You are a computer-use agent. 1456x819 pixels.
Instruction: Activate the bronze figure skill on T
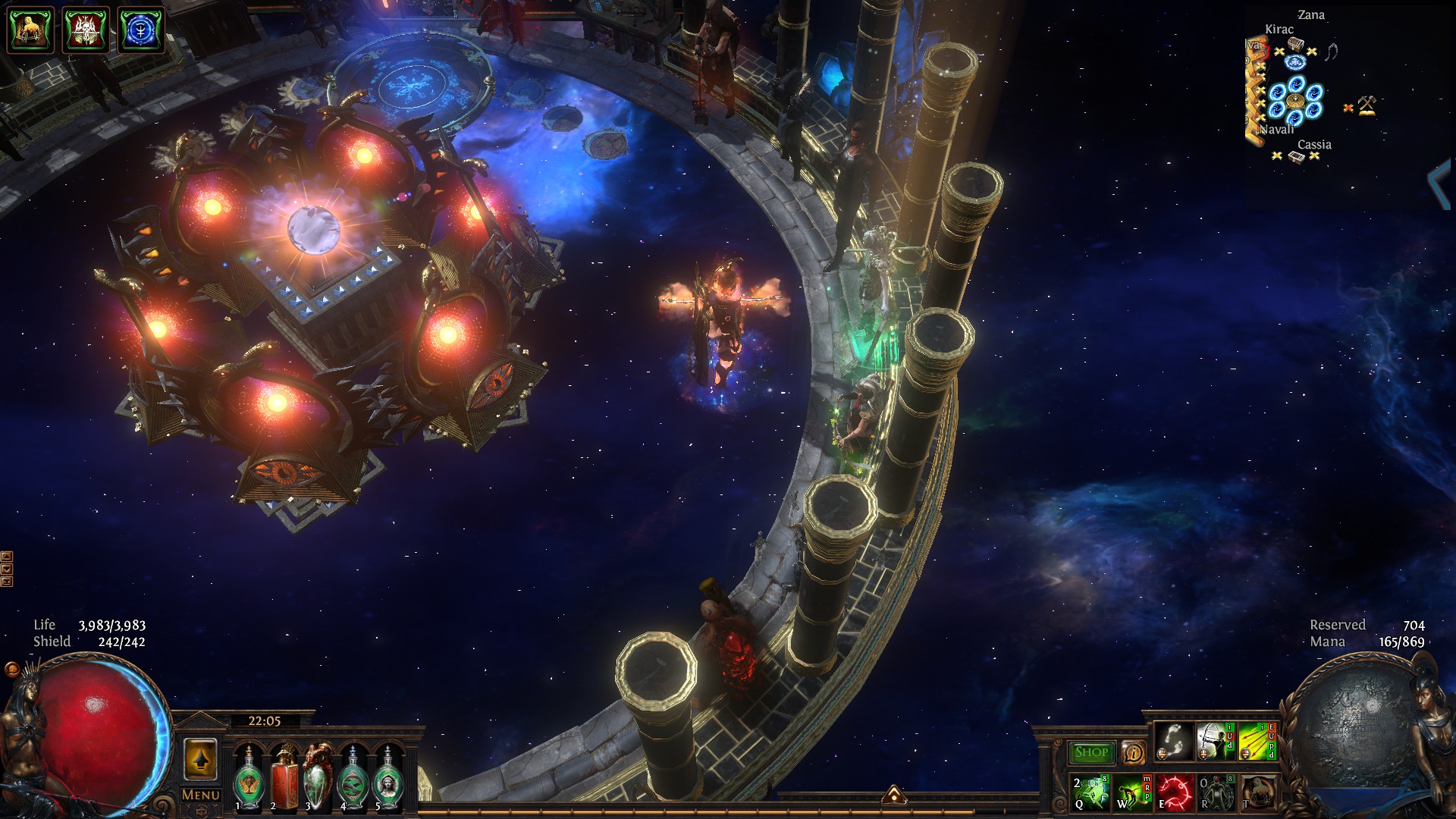pyautogui.click(x=1257, y=792)
